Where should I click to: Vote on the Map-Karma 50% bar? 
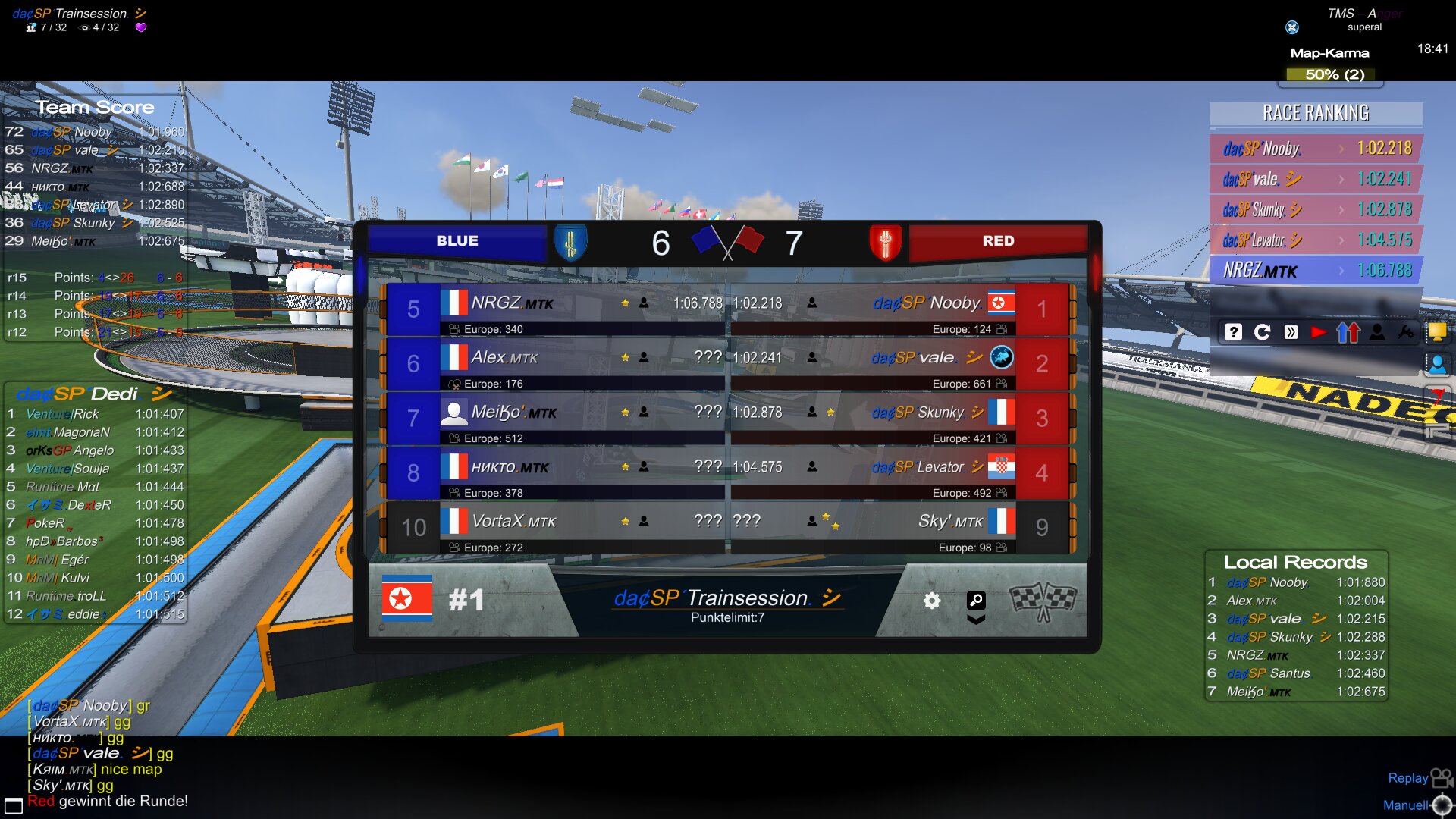[1335, 74]
